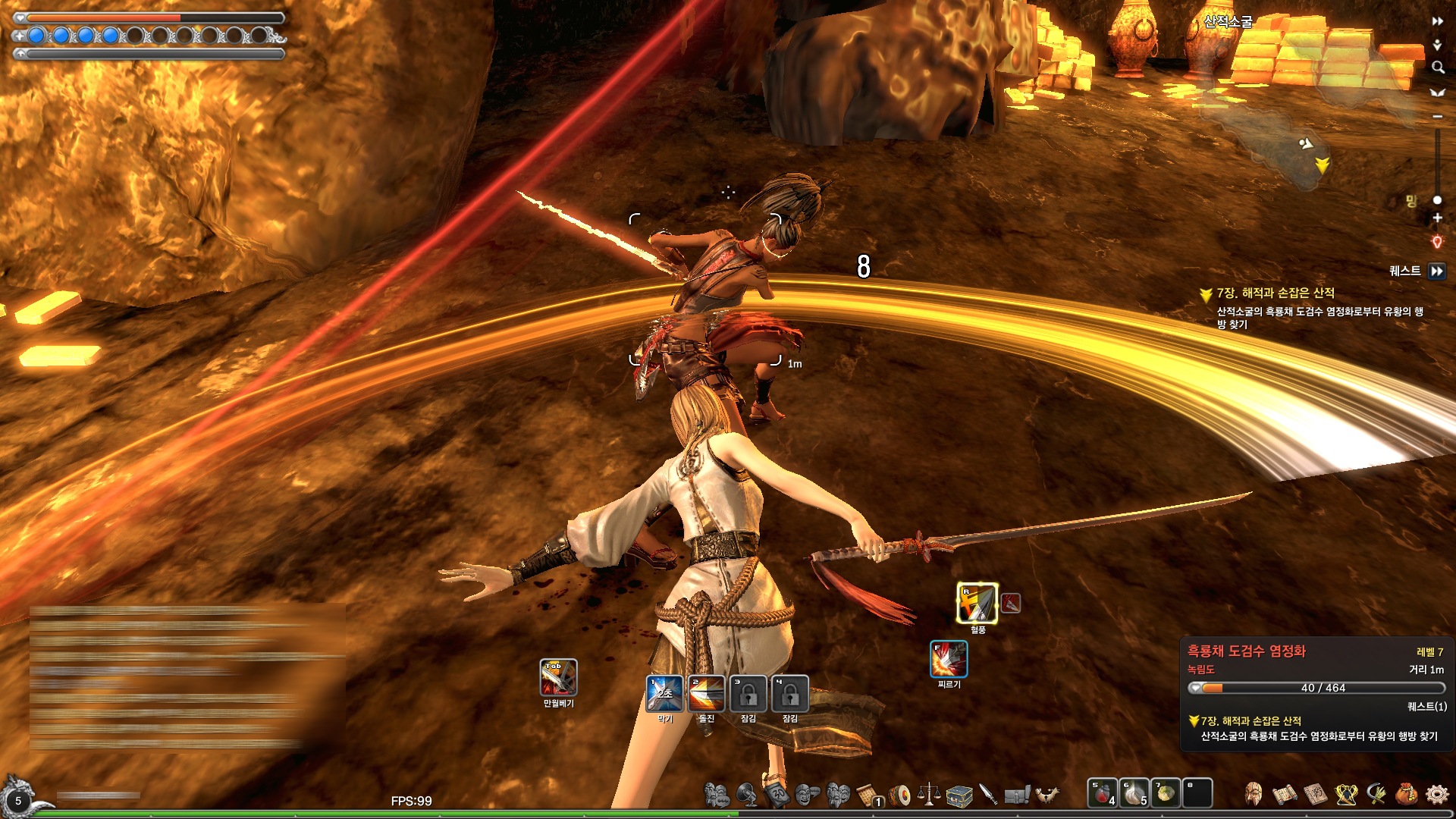Select the cabbage item in slot 7
This screenshot has width=1456, height=819.
[1166, 793]
